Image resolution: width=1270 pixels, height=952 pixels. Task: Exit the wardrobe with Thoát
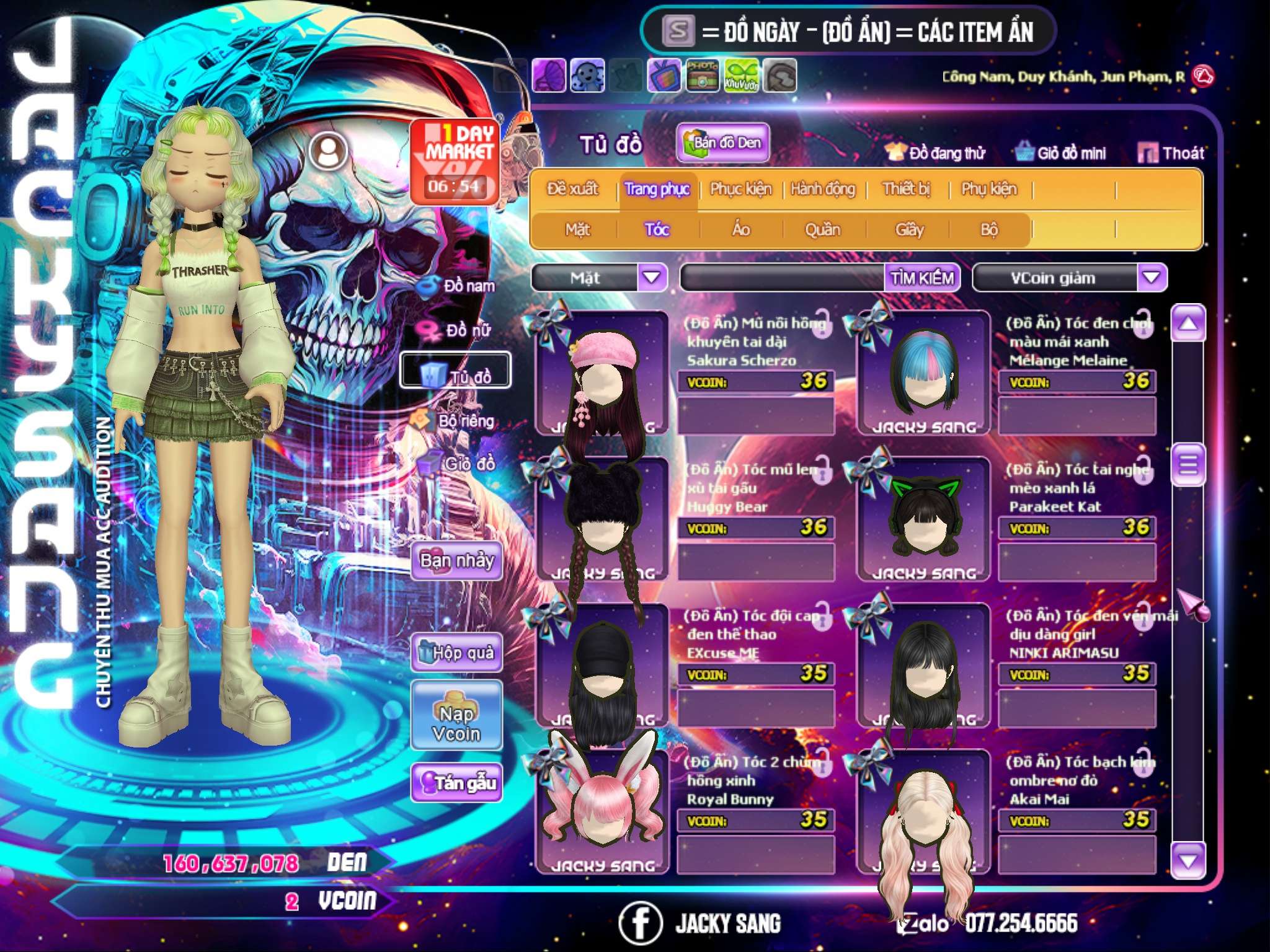(1171, 152)
